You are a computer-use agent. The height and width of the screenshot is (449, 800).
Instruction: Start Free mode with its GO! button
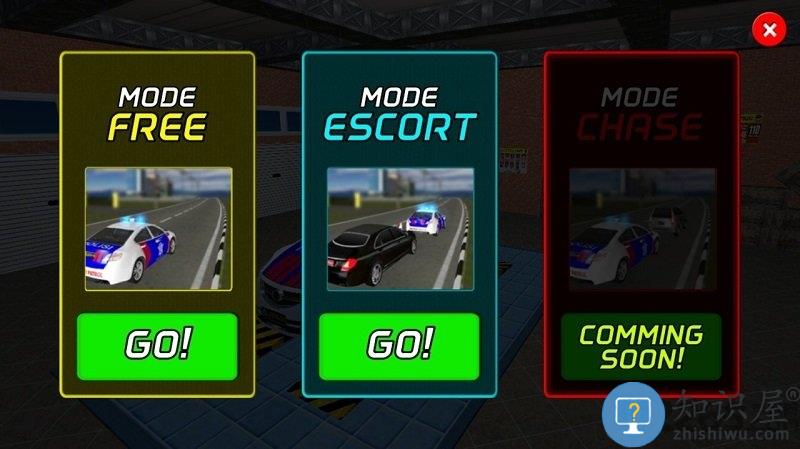[157, 346]
